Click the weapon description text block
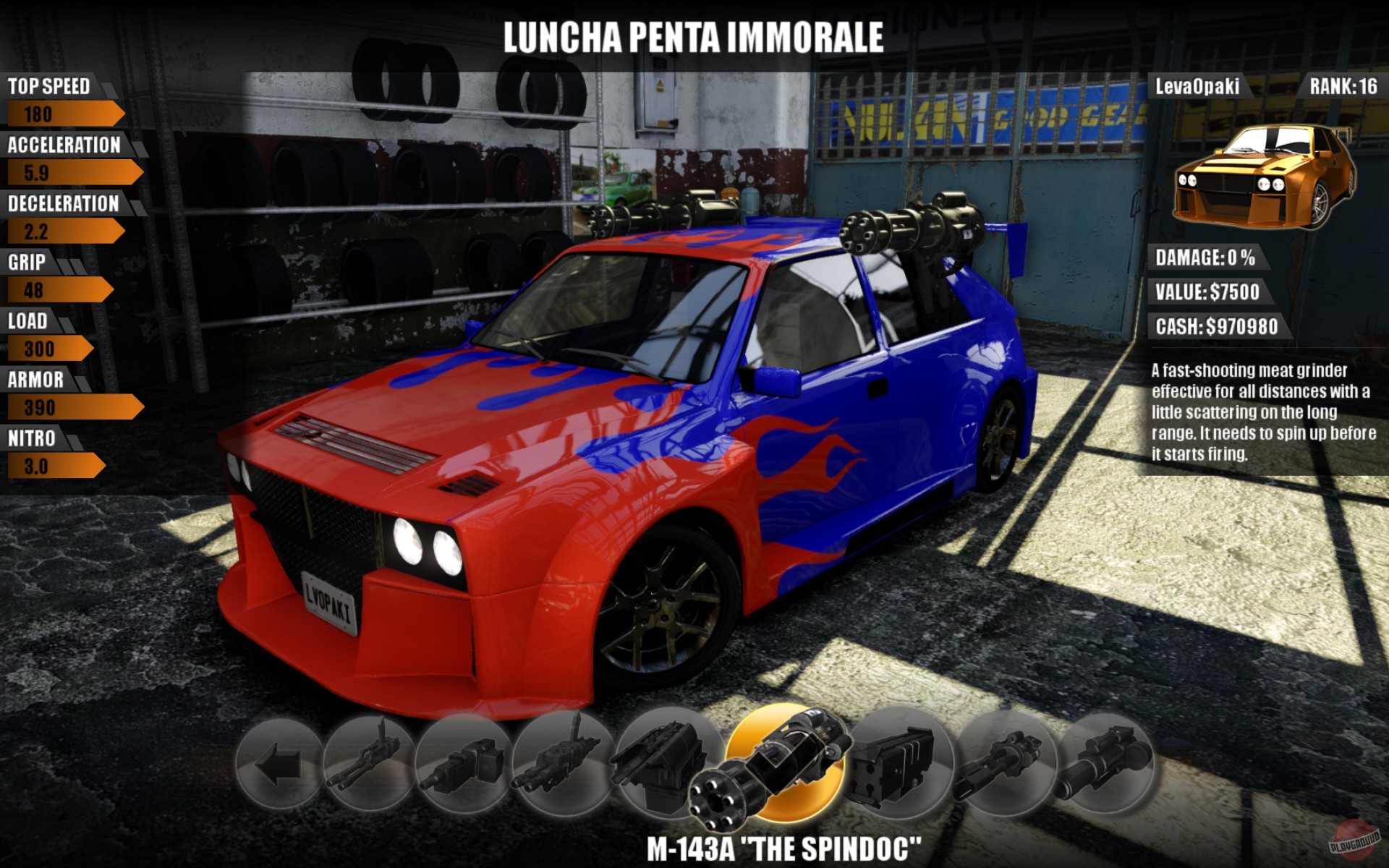This screenshot has height=868, width=1389. click(1262, 412)
